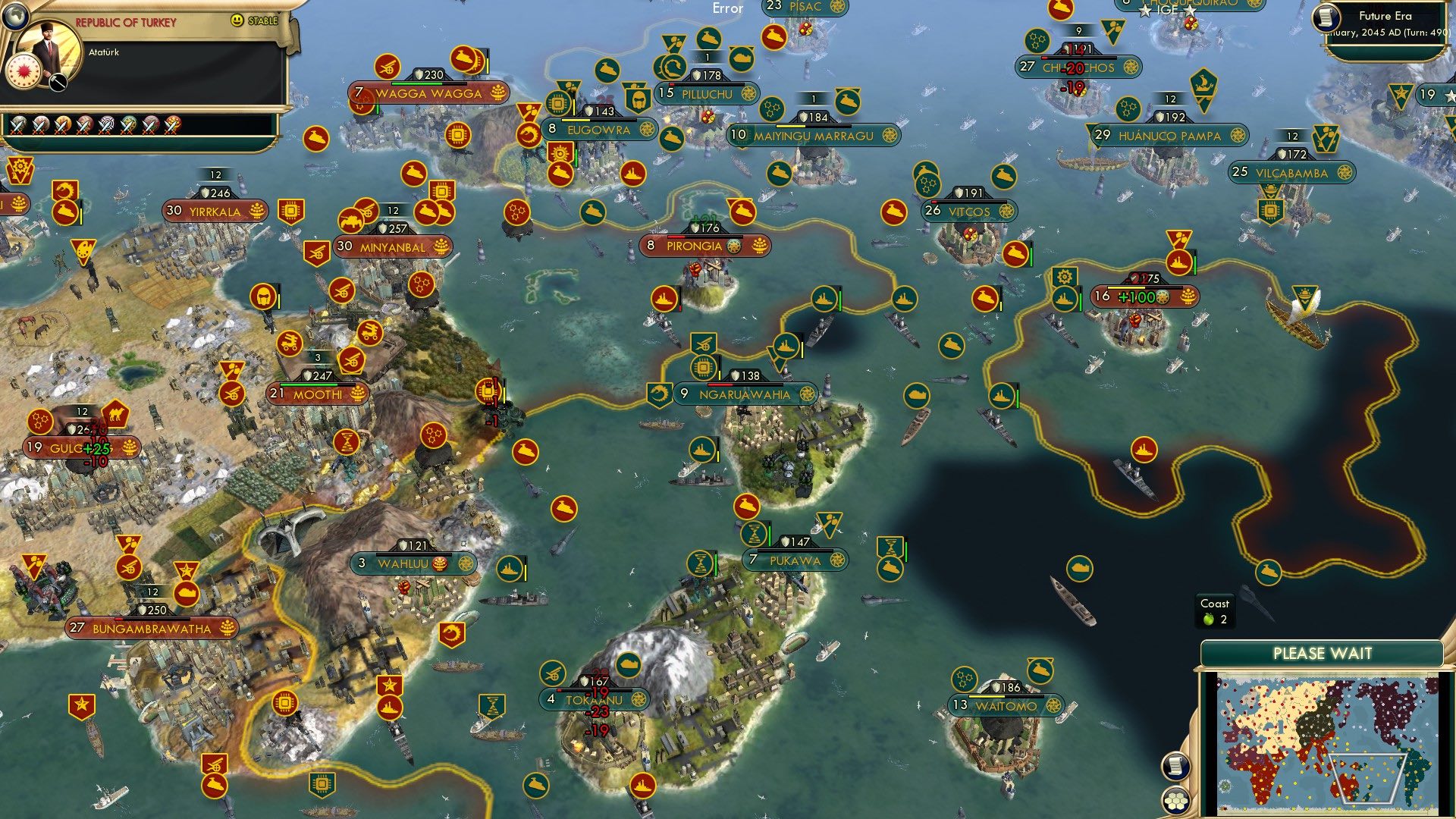This screenshot has width=1456, height=819.
Task: Select the leftmost crossed-swords war indicator
Action: click(17, 124)
